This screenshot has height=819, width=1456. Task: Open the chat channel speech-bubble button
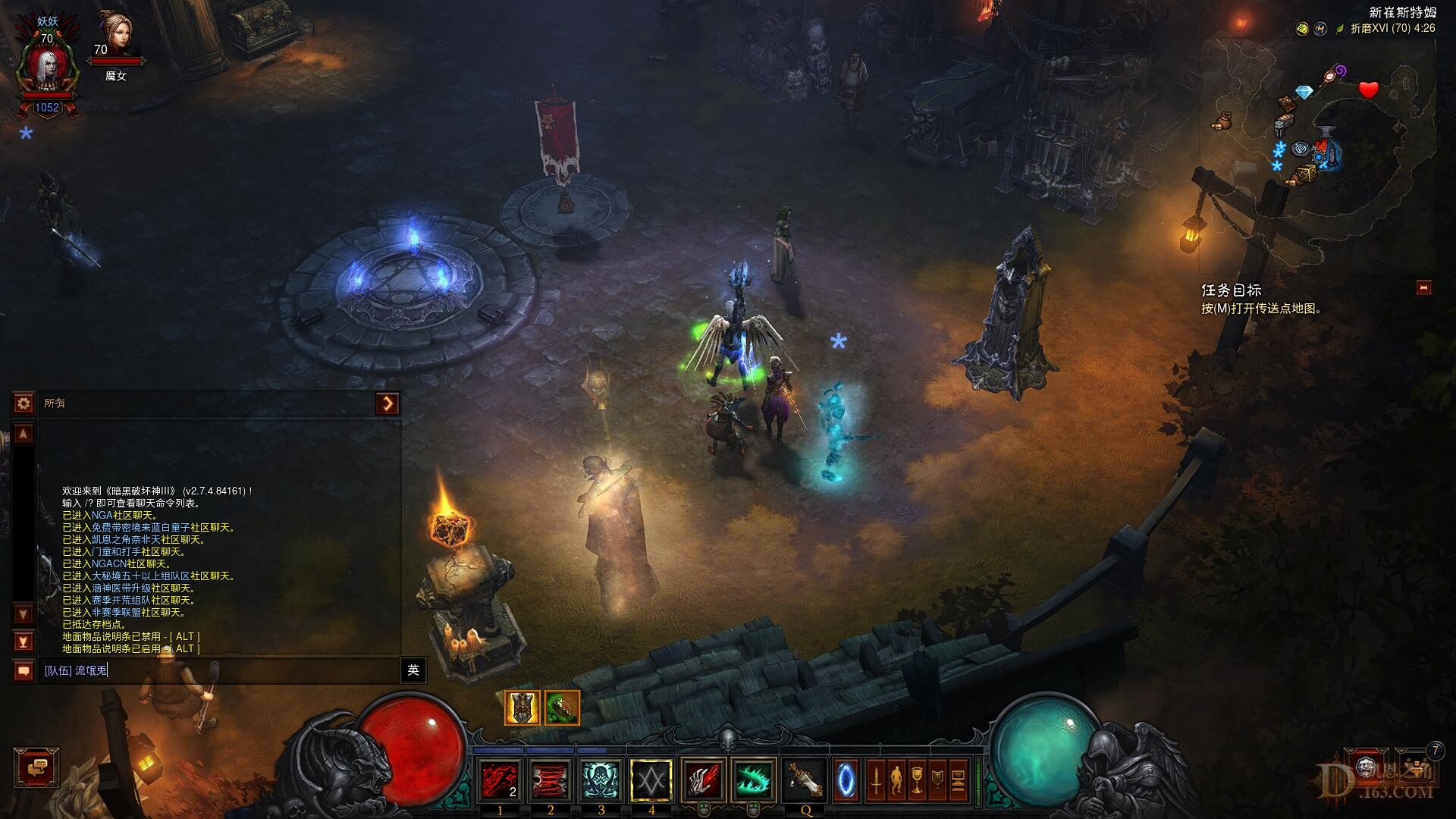[24, 670]
